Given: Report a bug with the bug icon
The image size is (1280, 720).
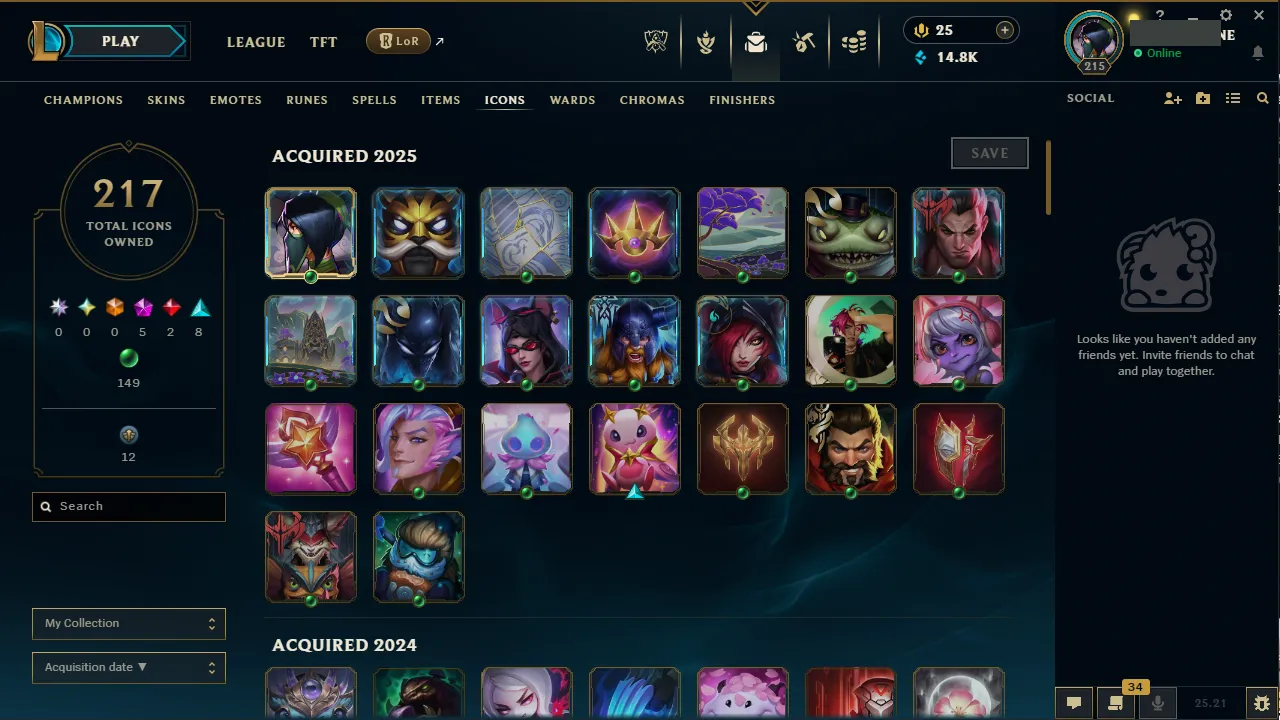Looking at the screenshot, I should click(1262, 702).
